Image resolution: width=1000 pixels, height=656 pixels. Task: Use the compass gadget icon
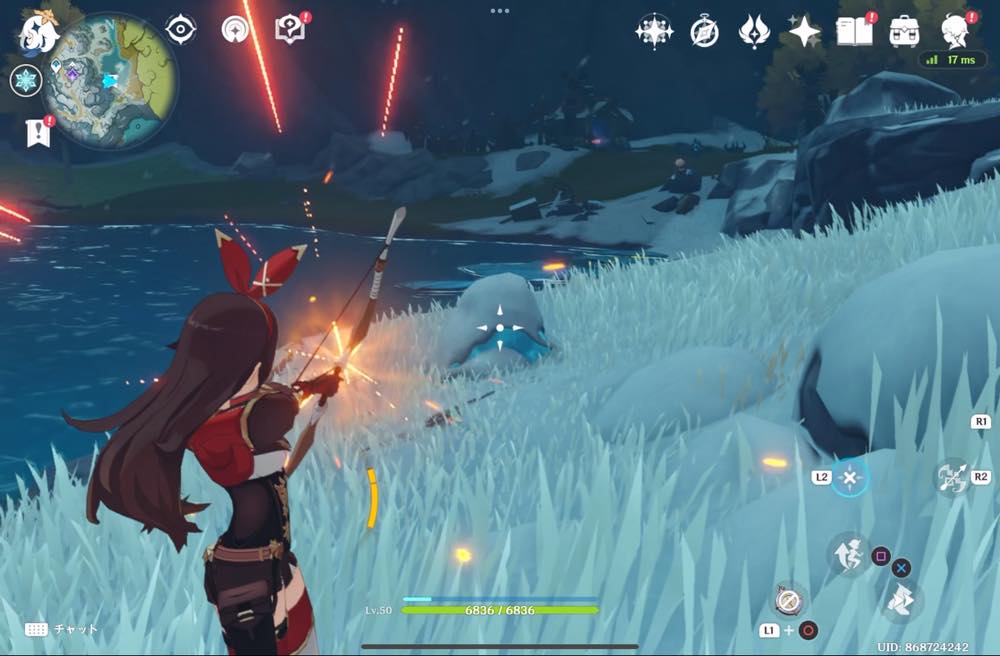point(788,600)
